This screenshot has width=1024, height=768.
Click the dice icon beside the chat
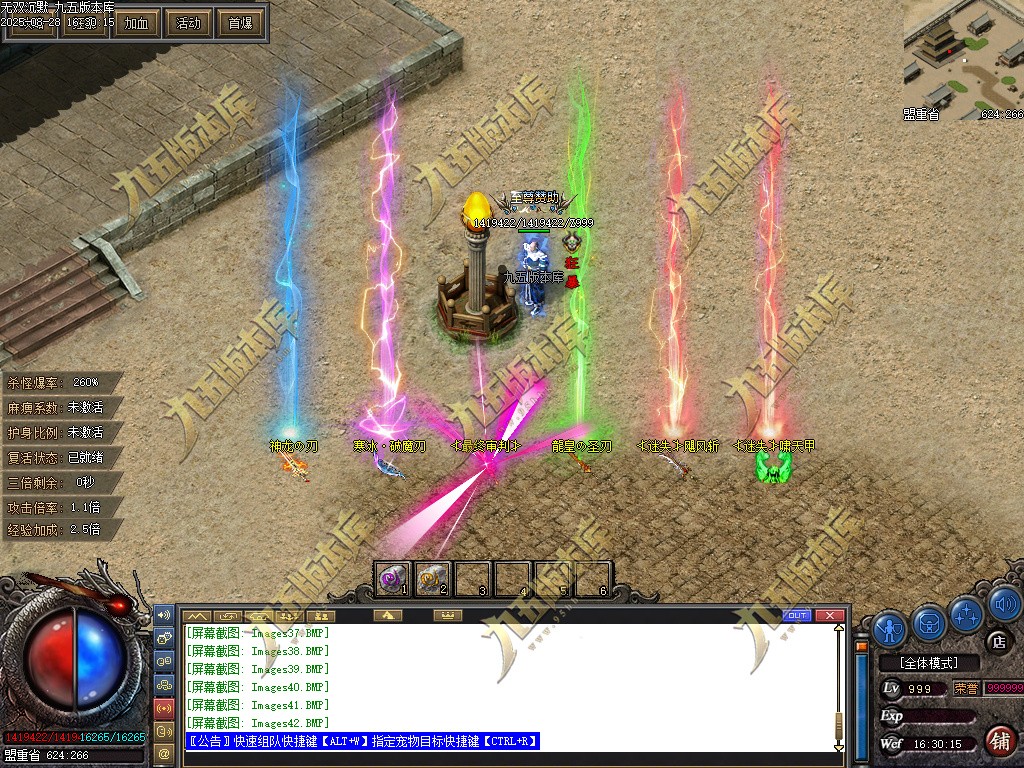click(x=163, y=635)
